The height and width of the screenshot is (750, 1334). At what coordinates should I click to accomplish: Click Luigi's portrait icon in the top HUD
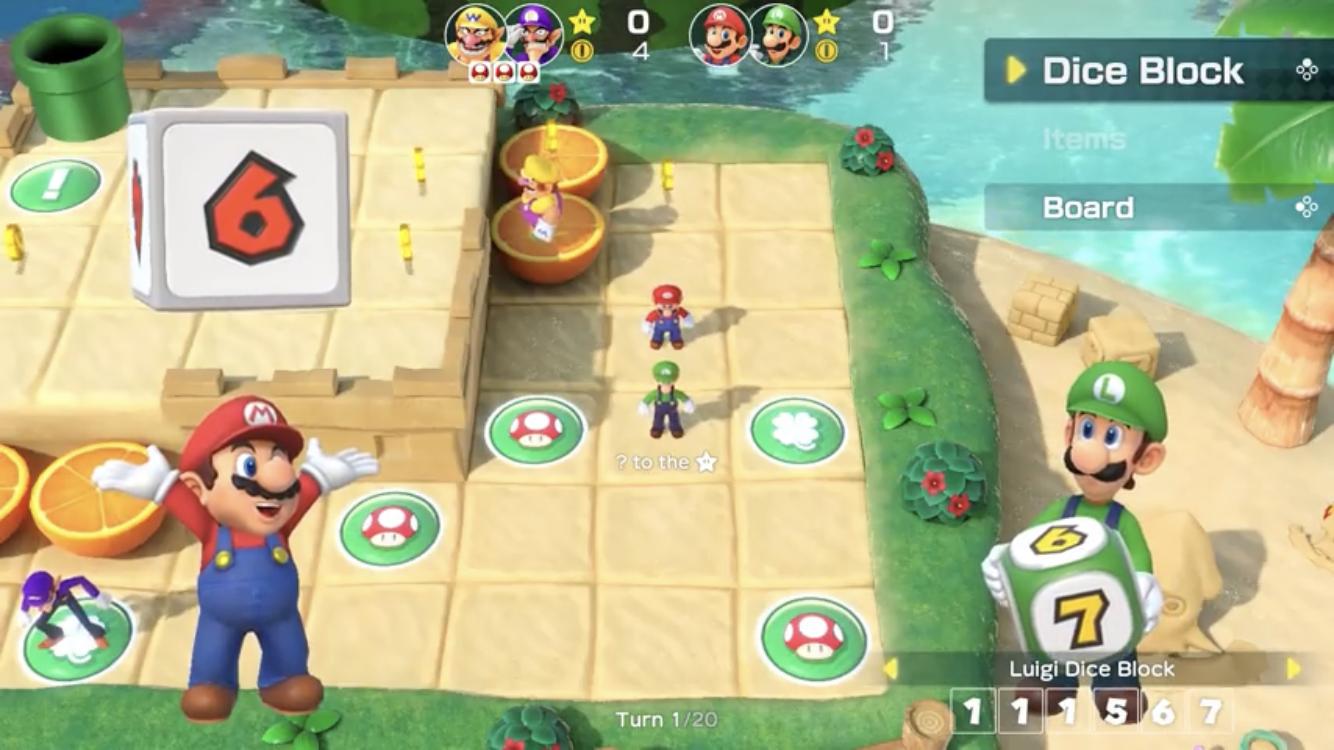[x=775, y=33]
